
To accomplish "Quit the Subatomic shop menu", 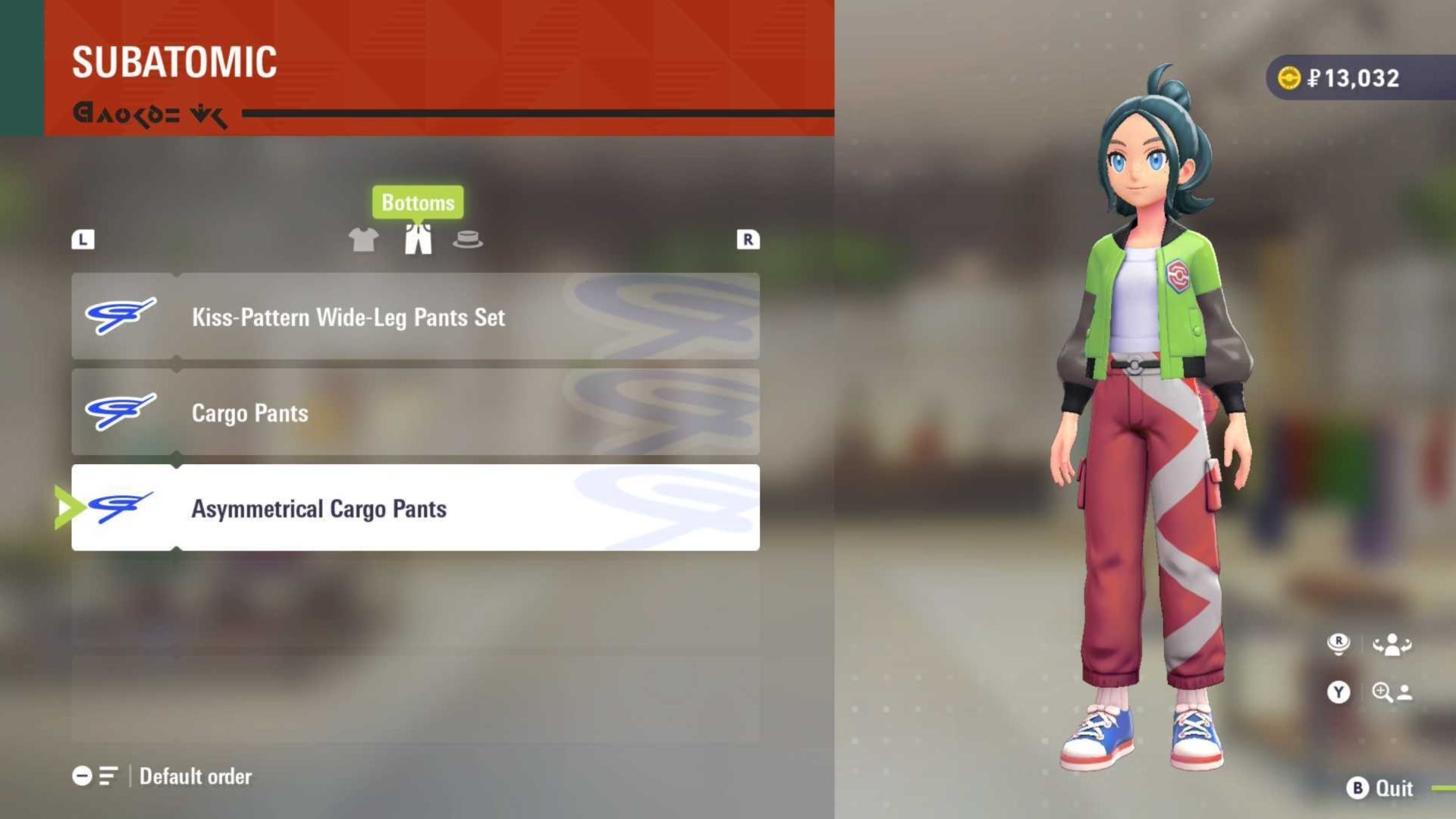I will click(x=1380, y=788).
